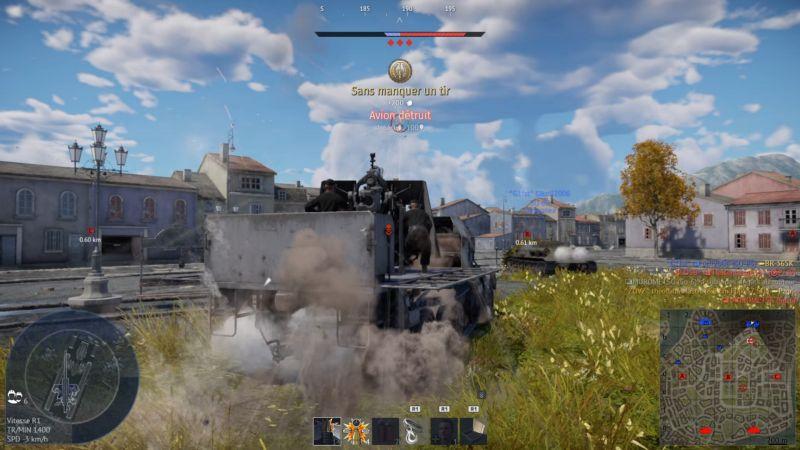800x450 pixels.
Task: Use the tow hook icon
Action: 414,431
